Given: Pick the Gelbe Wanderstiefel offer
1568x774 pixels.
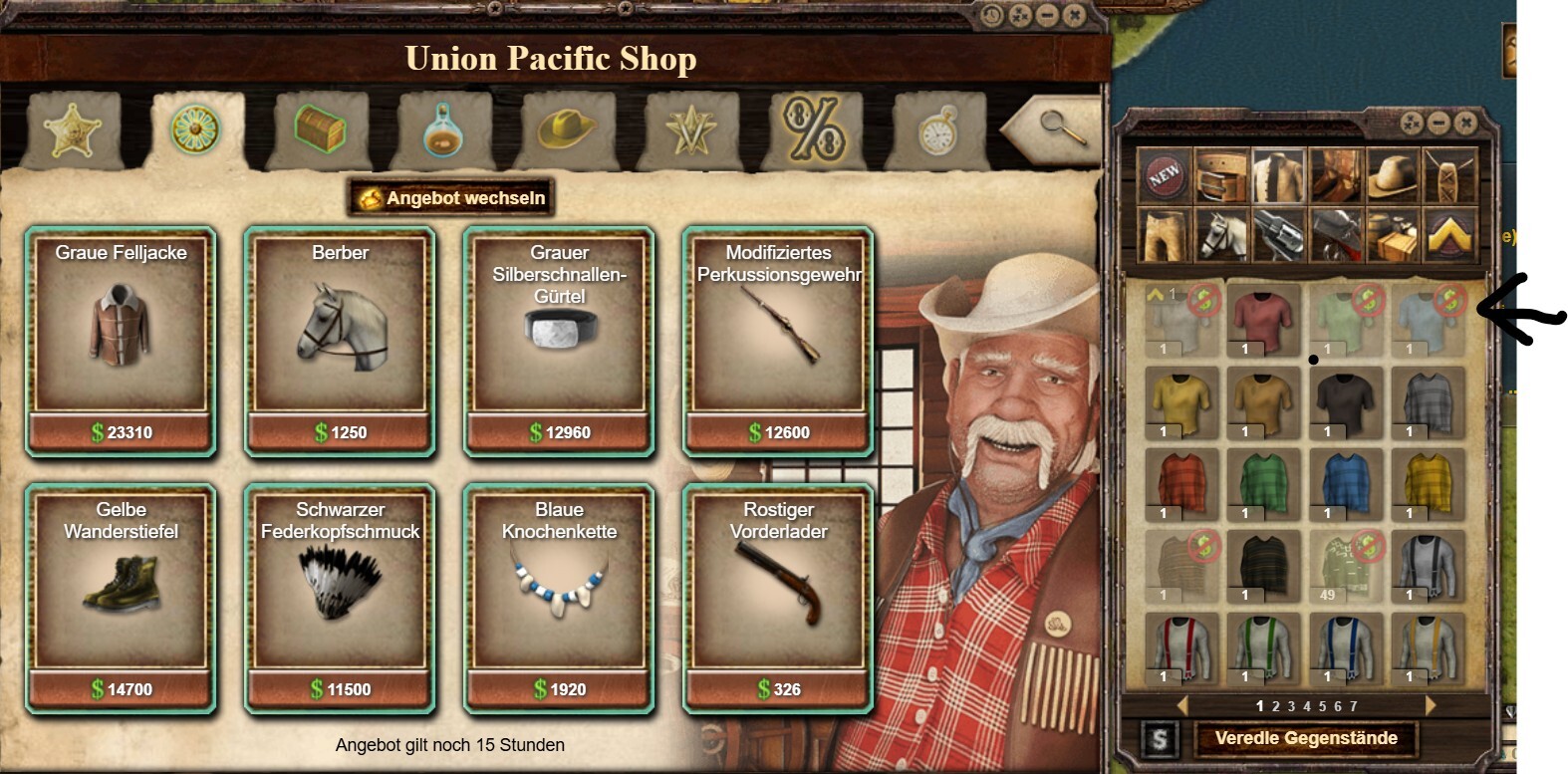Looking at the screenshot, I should point(121,597).
